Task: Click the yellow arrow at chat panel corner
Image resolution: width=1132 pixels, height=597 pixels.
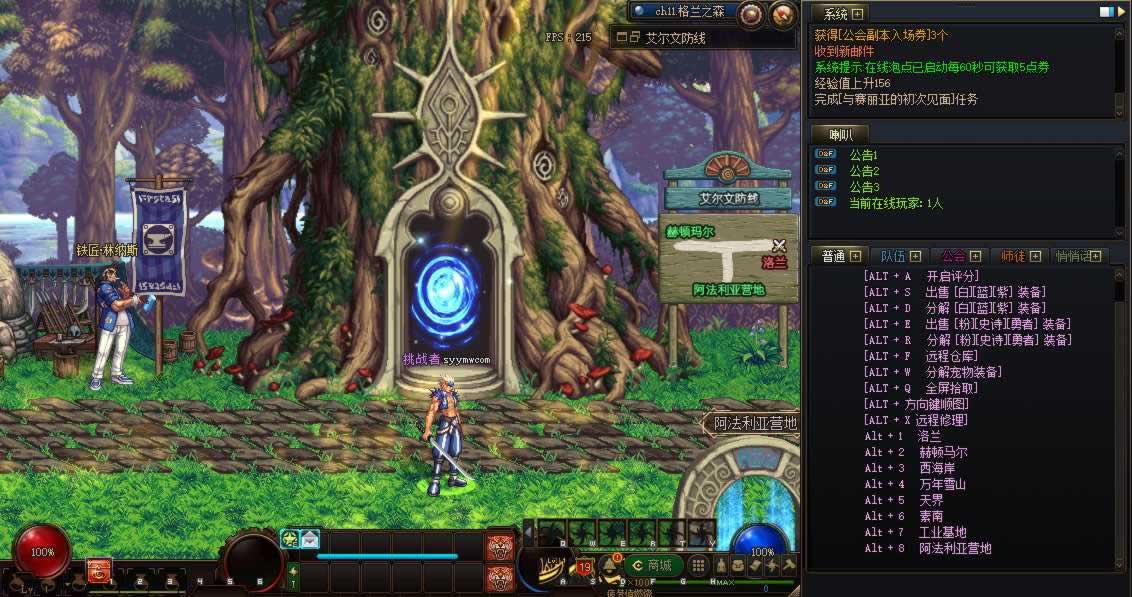Action: pyautogui.click(x=1121, y=12)
